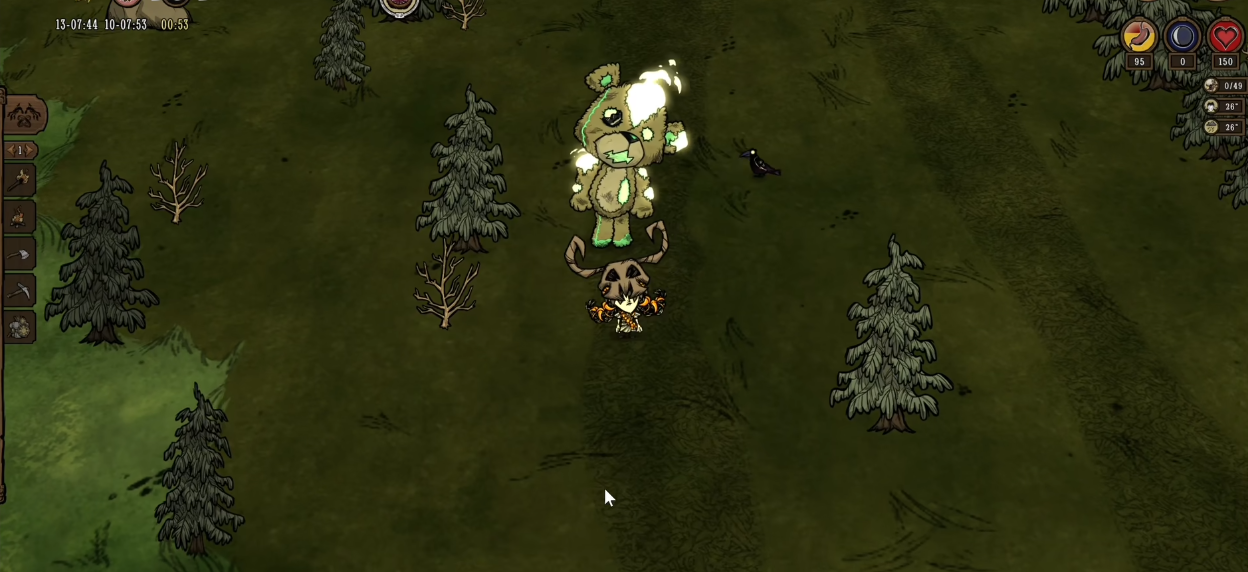Select the pinned campfire recipe
The image size is (1248, 572).
click(20, 217)
